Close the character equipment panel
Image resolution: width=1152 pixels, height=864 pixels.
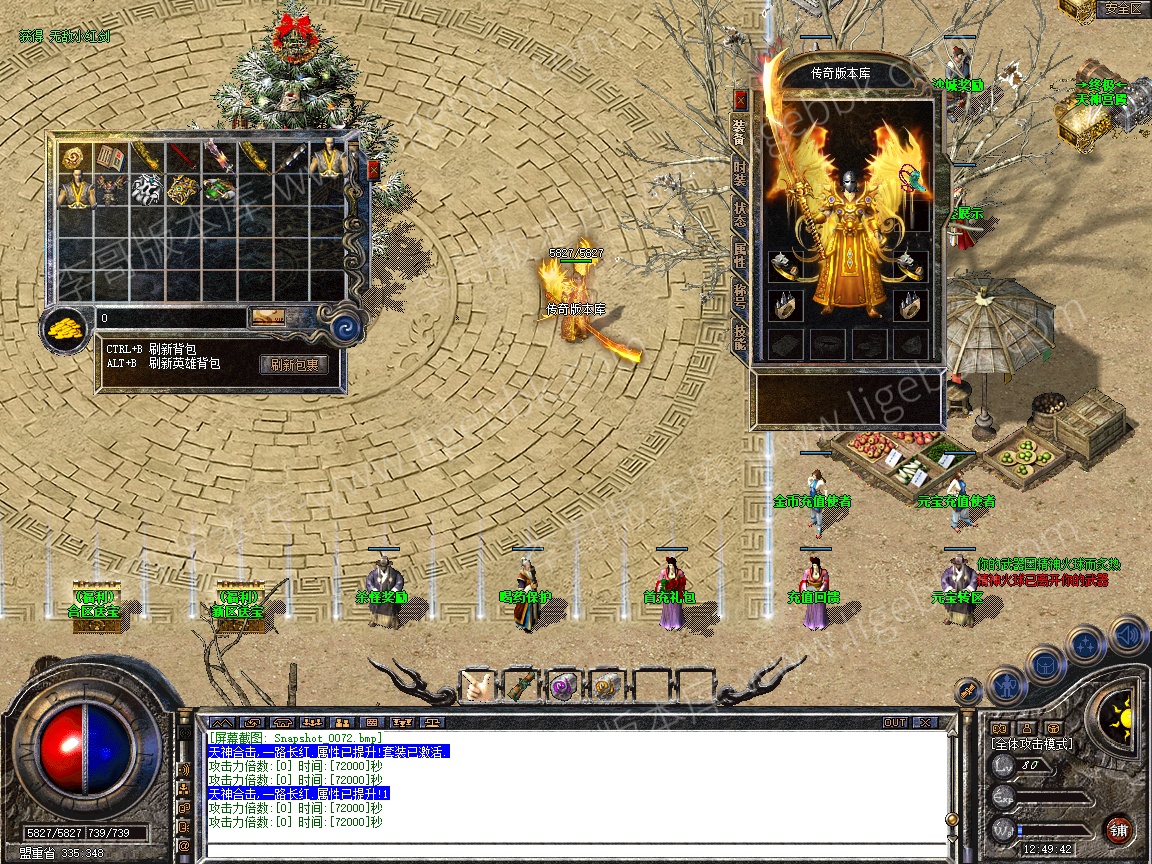(x=740, y=99)
